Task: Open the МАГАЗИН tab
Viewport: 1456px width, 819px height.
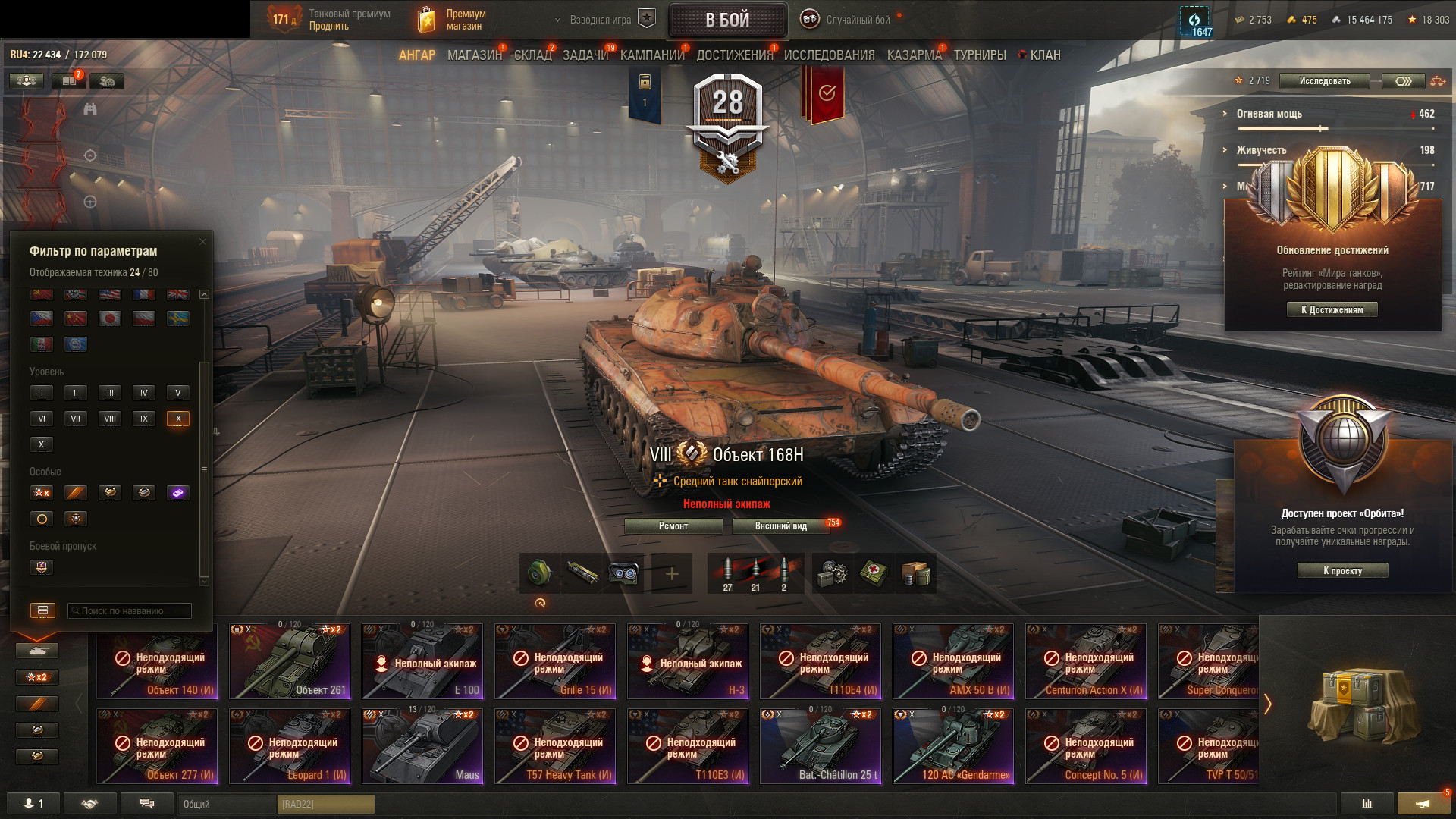Action: tap(474, 55)
